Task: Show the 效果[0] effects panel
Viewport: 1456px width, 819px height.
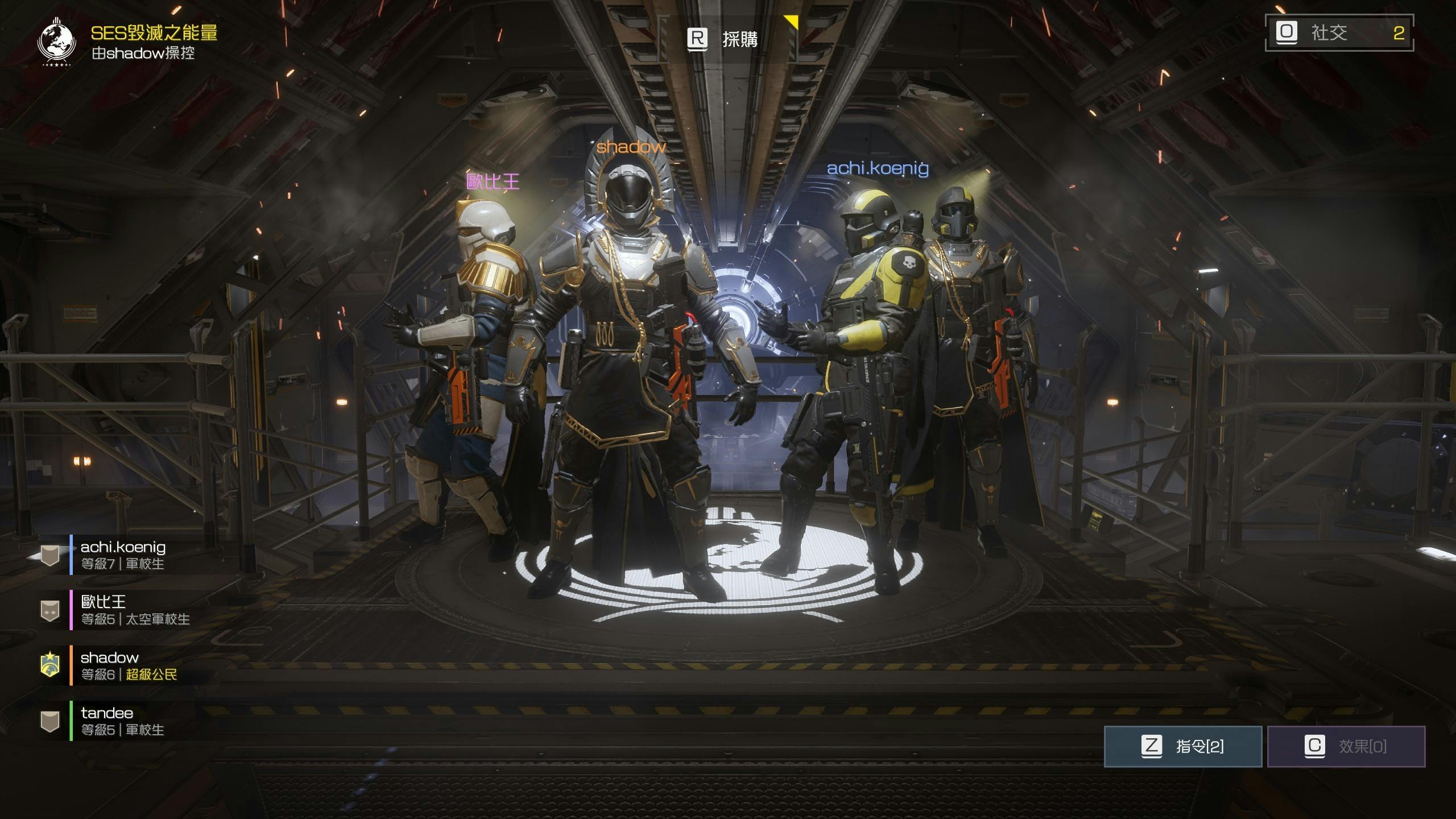Action: (x=1346, y=746)
